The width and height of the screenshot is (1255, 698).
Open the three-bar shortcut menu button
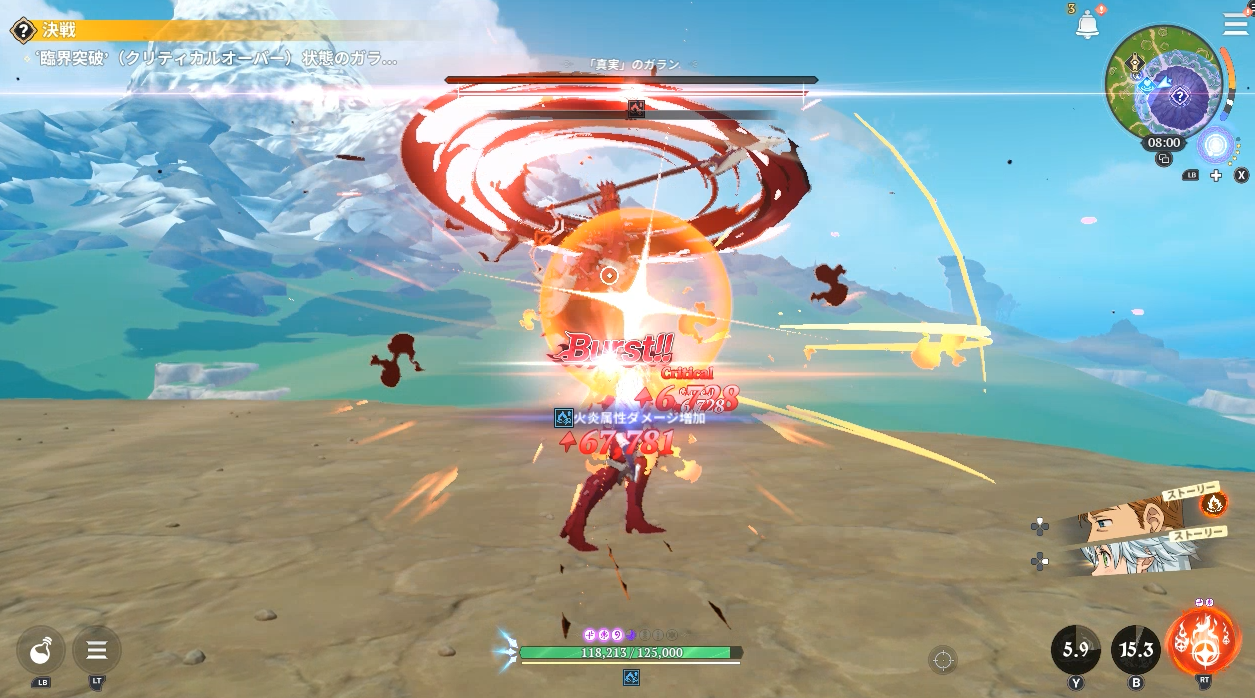tap(97, 651)
